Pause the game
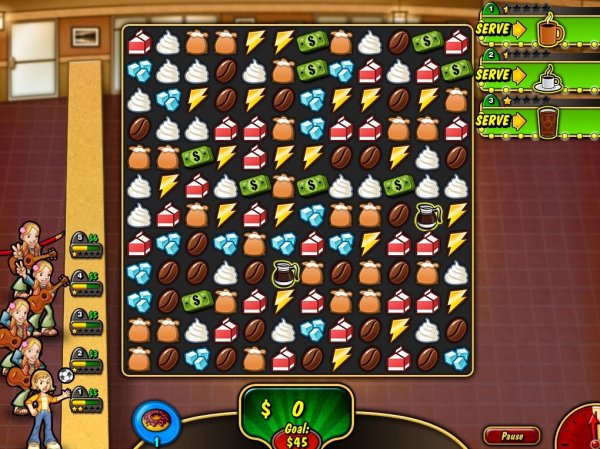The image size is (600, 449). [x=512, y=436]
